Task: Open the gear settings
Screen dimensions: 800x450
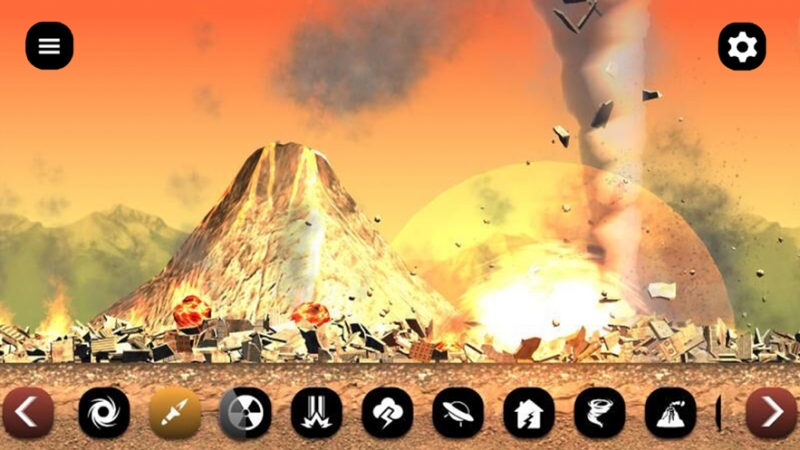Action: 742,46
